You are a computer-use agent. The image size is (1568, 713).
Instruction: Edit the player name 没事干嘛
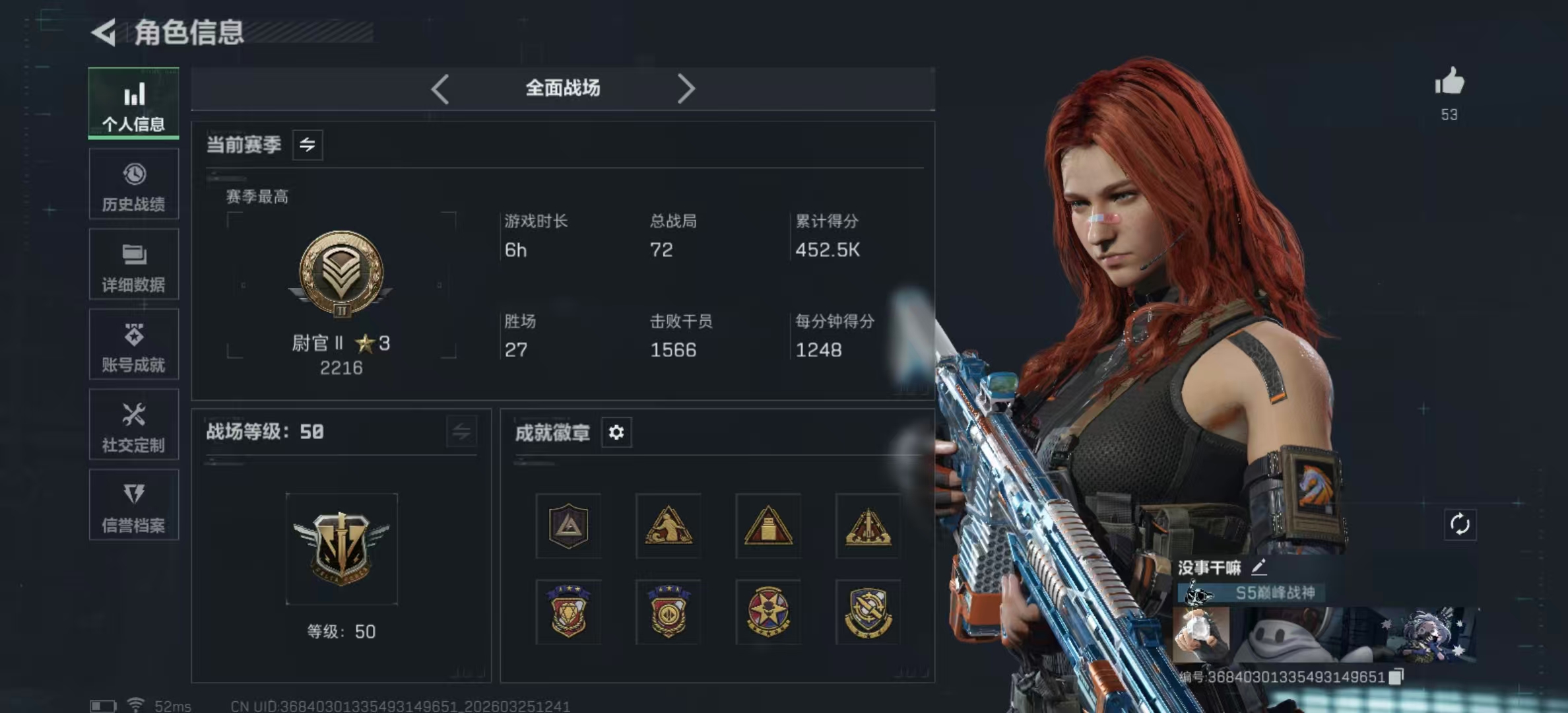point(1258,566)
